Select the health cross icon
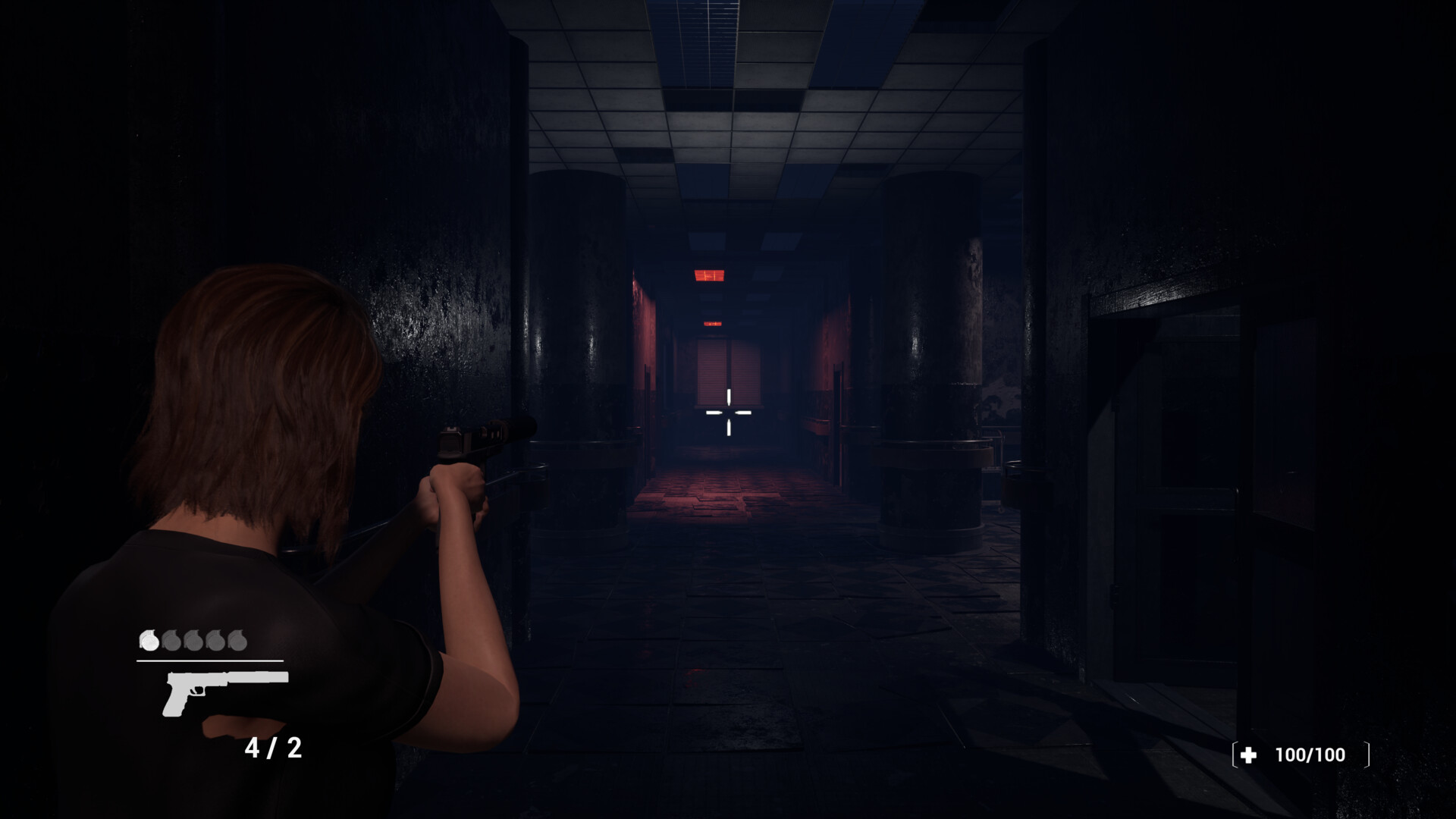The image size is (1456, 819). pyautogui.click(x=1247, y=755)
